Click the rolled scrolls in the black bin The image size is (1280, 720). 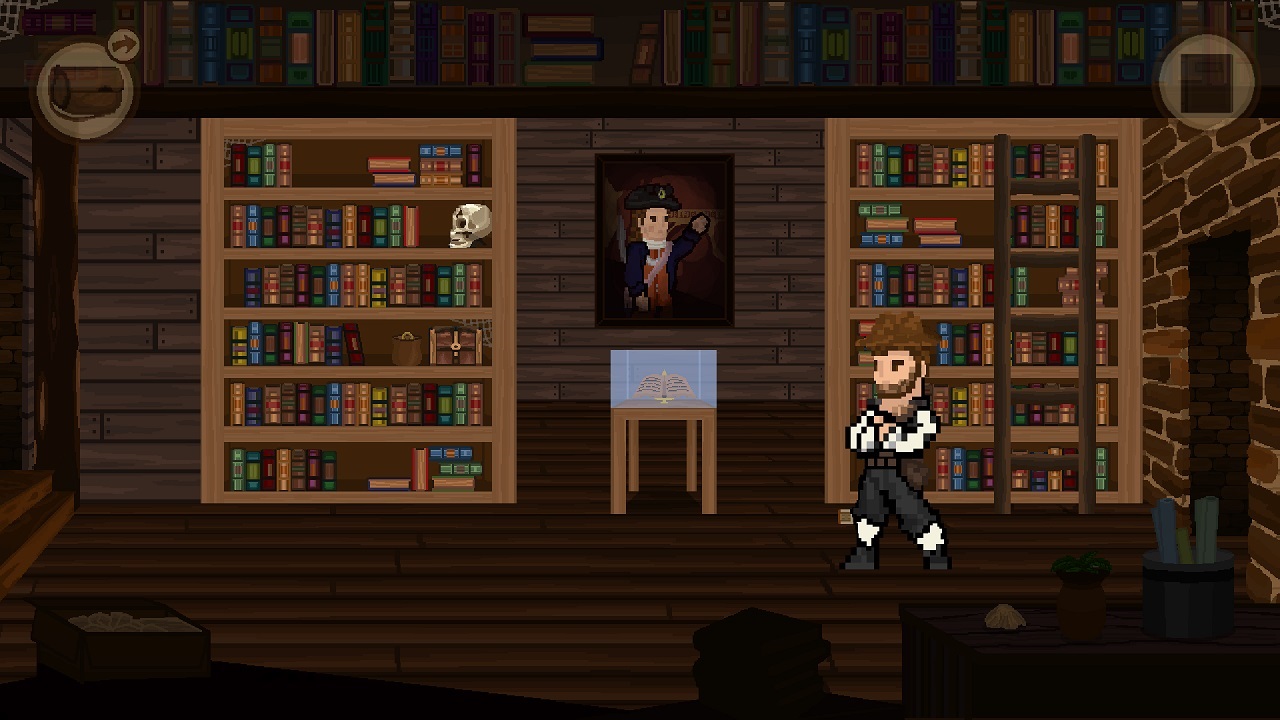point(1185,530)
